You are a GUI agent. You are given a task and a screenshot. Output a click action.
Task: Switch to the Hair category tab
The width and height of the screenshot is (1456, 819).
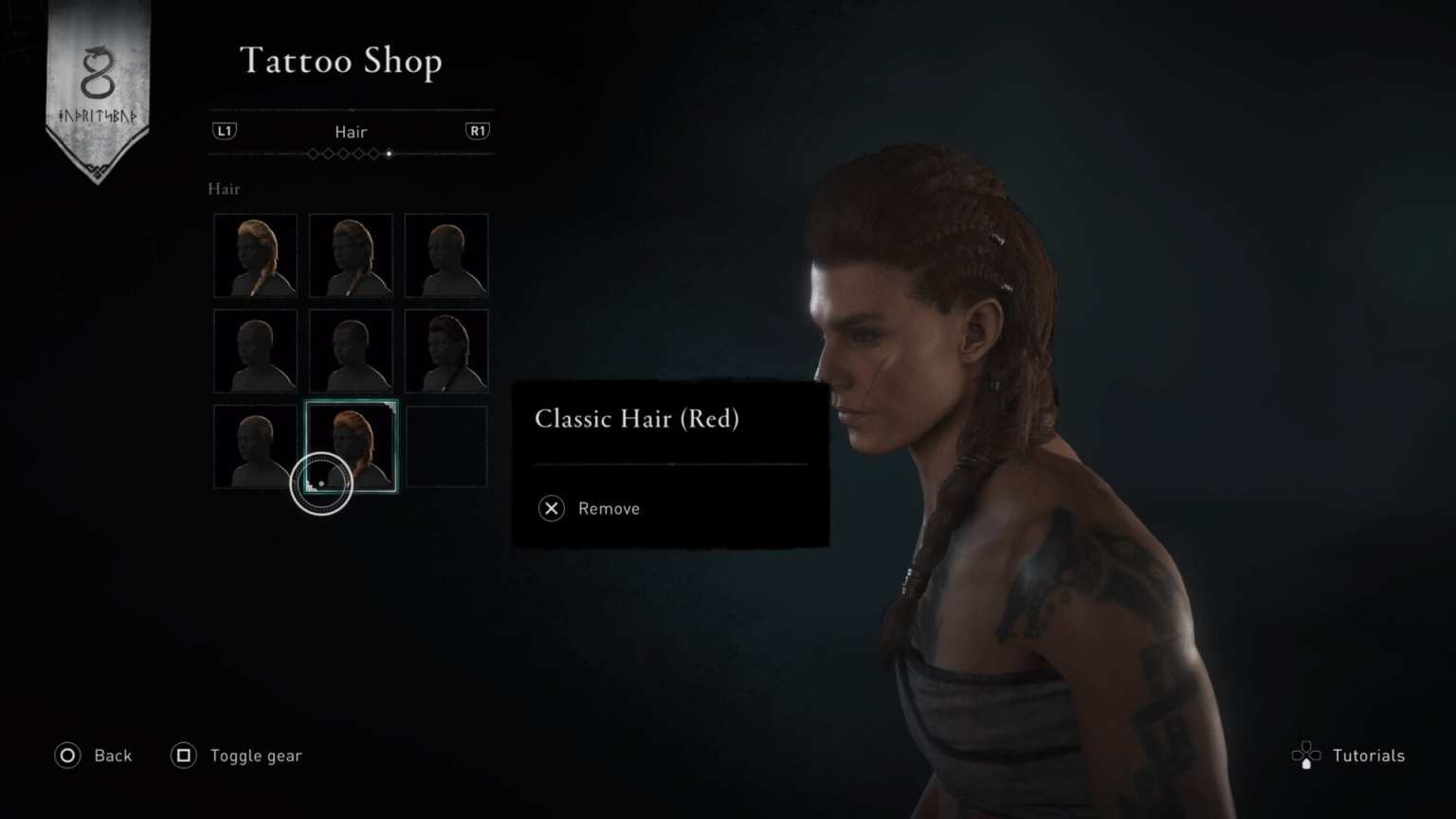point(350,132)
